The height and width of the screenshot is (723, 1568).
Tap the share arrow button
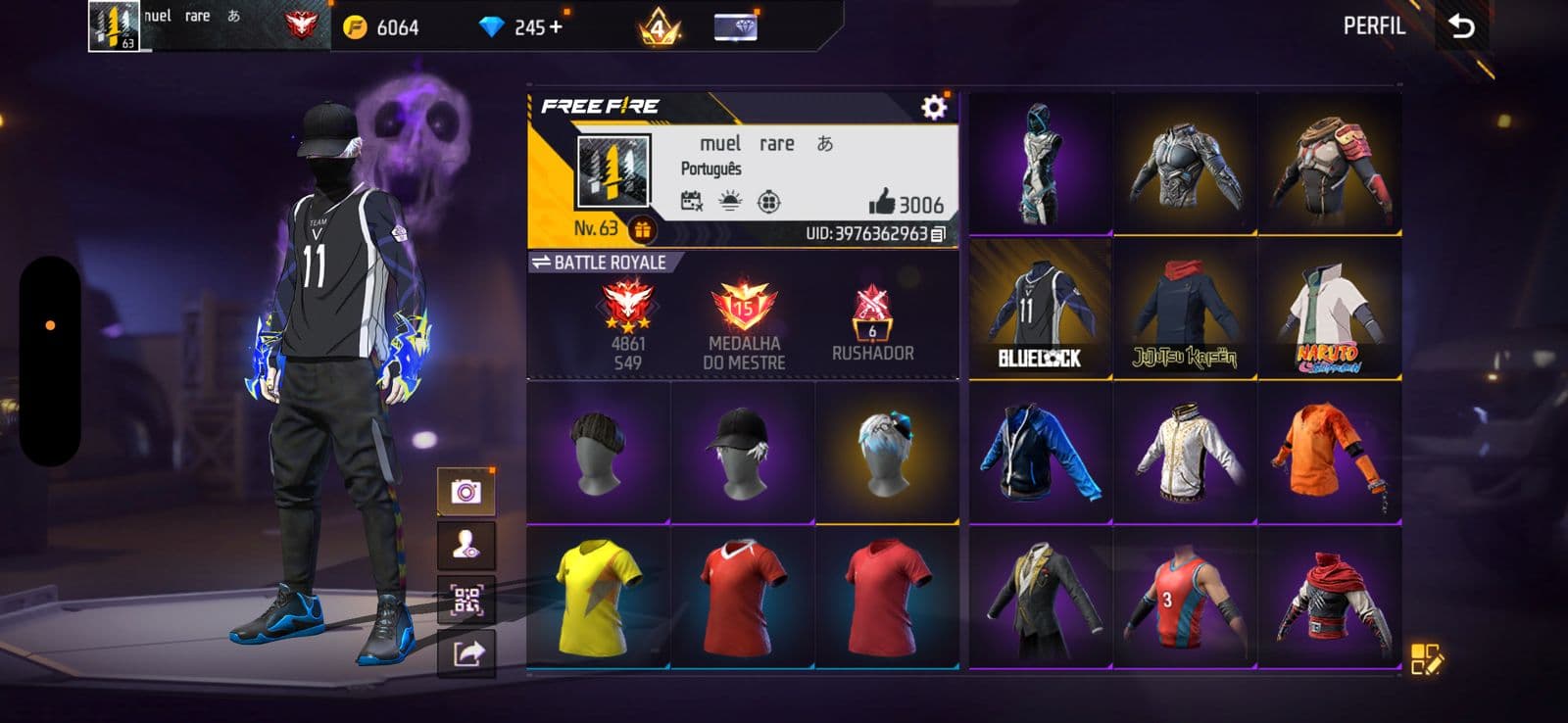point(466,652)
